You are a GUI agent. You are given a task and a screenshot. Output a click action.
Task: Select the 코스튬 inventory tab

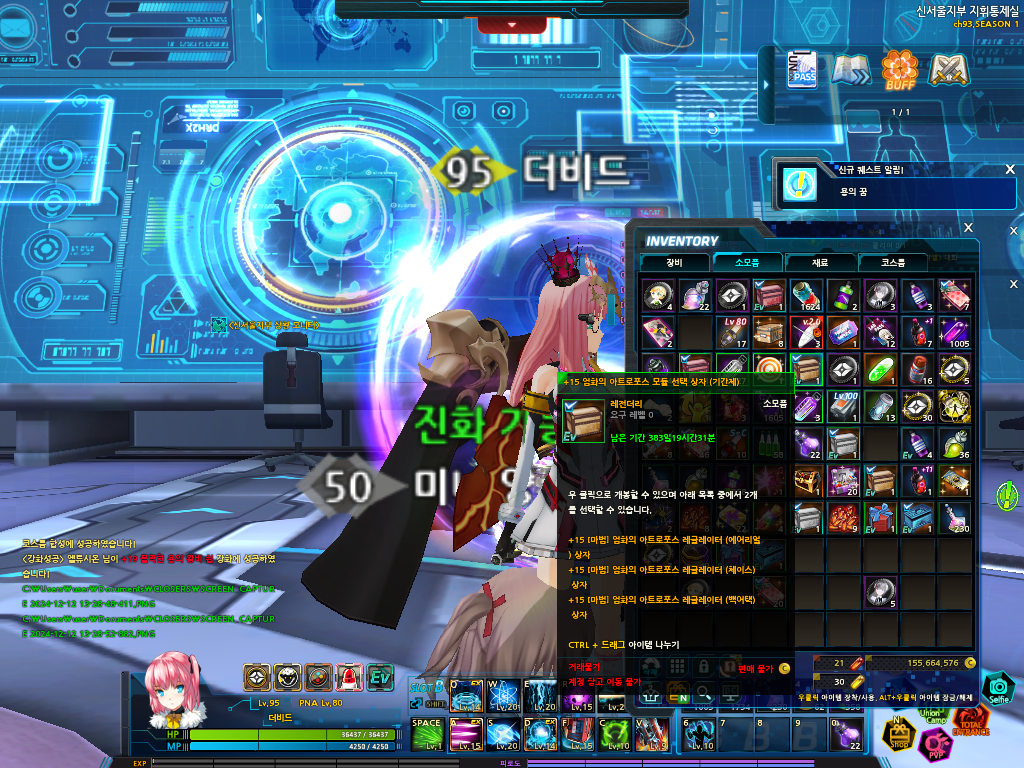point(892,262)
